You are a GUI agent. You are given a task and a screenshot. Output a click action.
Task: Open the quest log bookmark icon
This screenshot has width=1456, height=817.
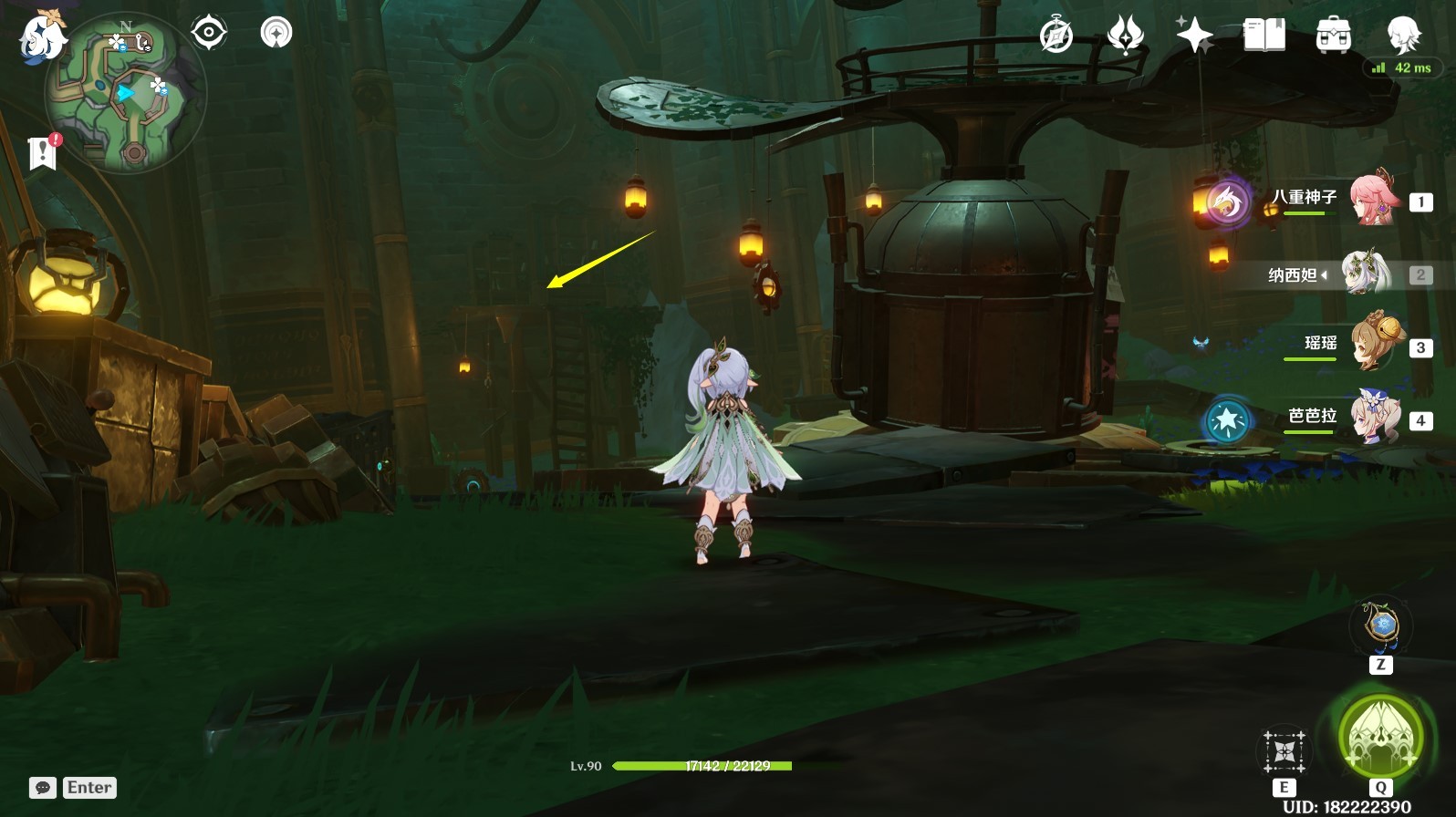pos(42,153)
